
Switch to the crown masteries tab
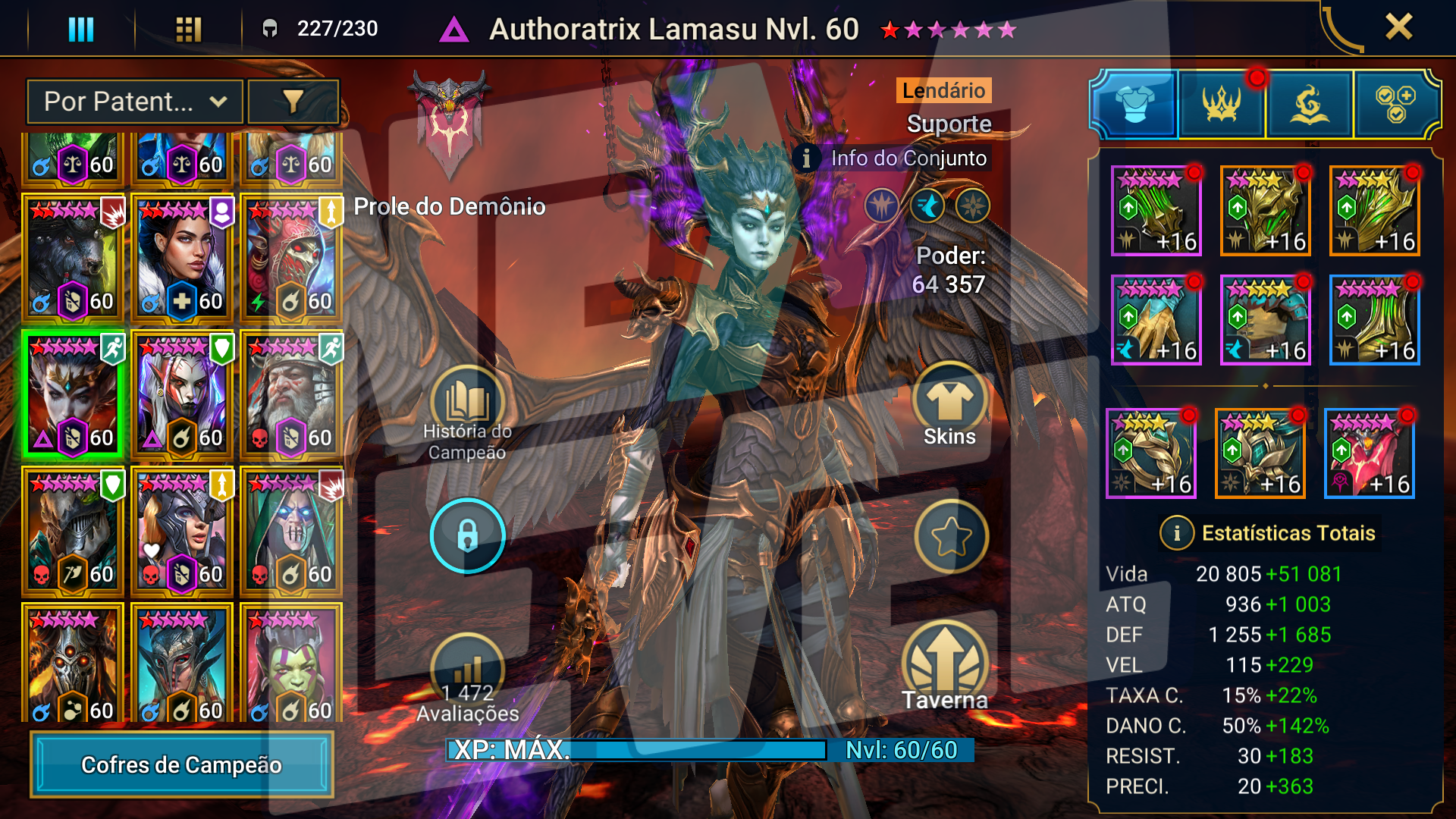[x=1221, y=104]
